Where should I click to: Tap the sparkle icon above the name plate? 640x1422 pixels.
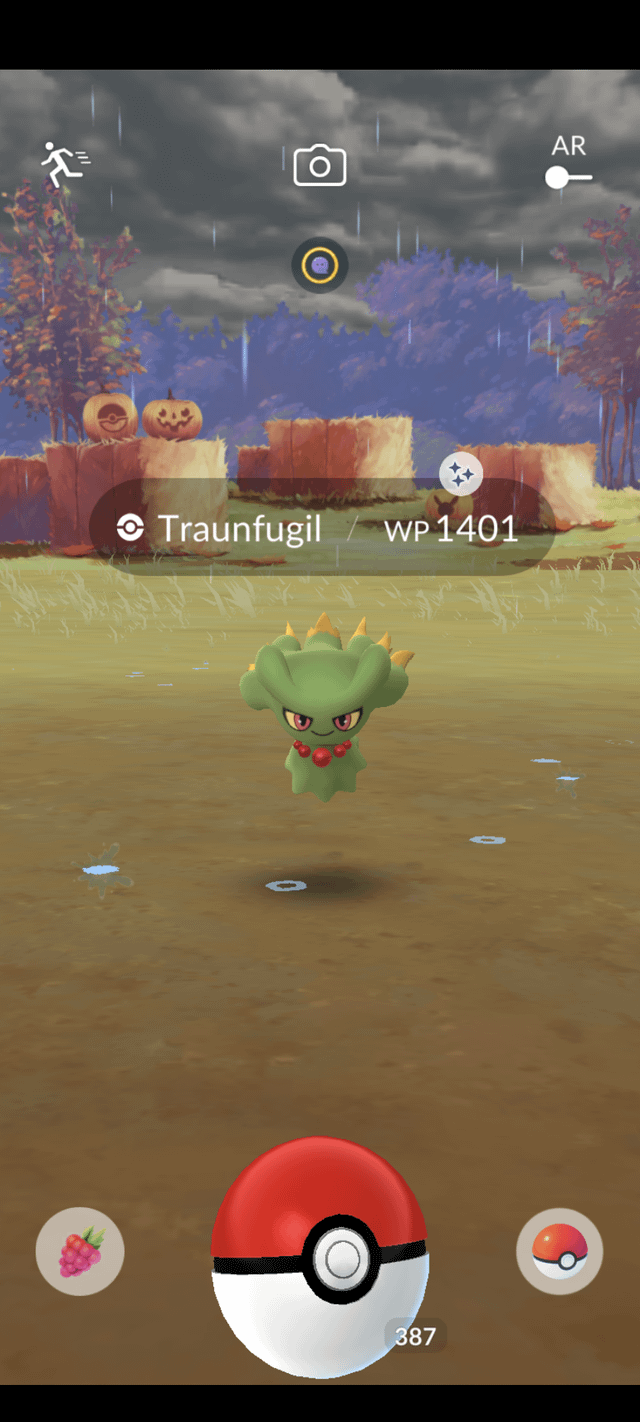coord(461,476)
